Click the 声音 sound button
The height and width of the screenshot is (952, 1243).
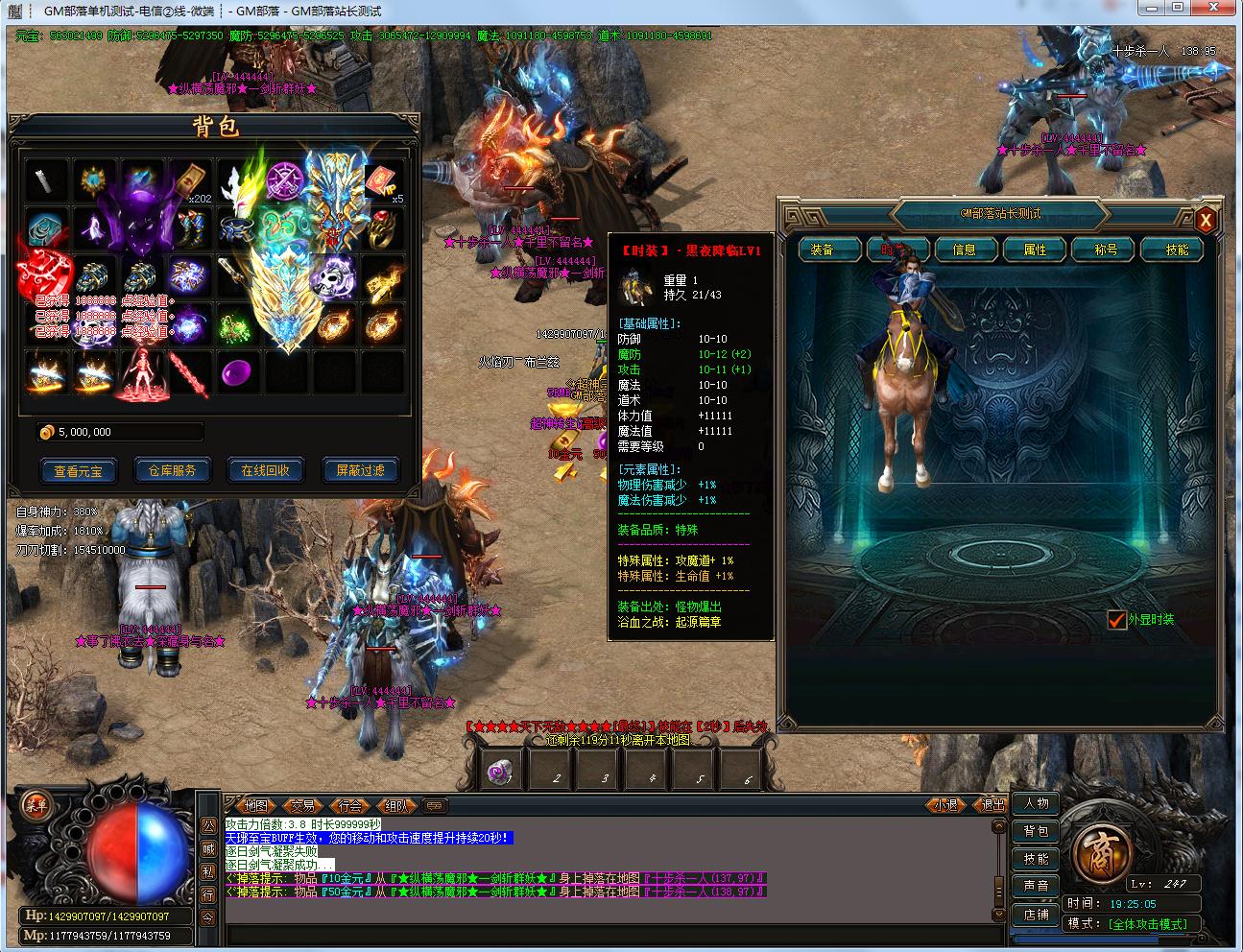tap(1036, 886)
